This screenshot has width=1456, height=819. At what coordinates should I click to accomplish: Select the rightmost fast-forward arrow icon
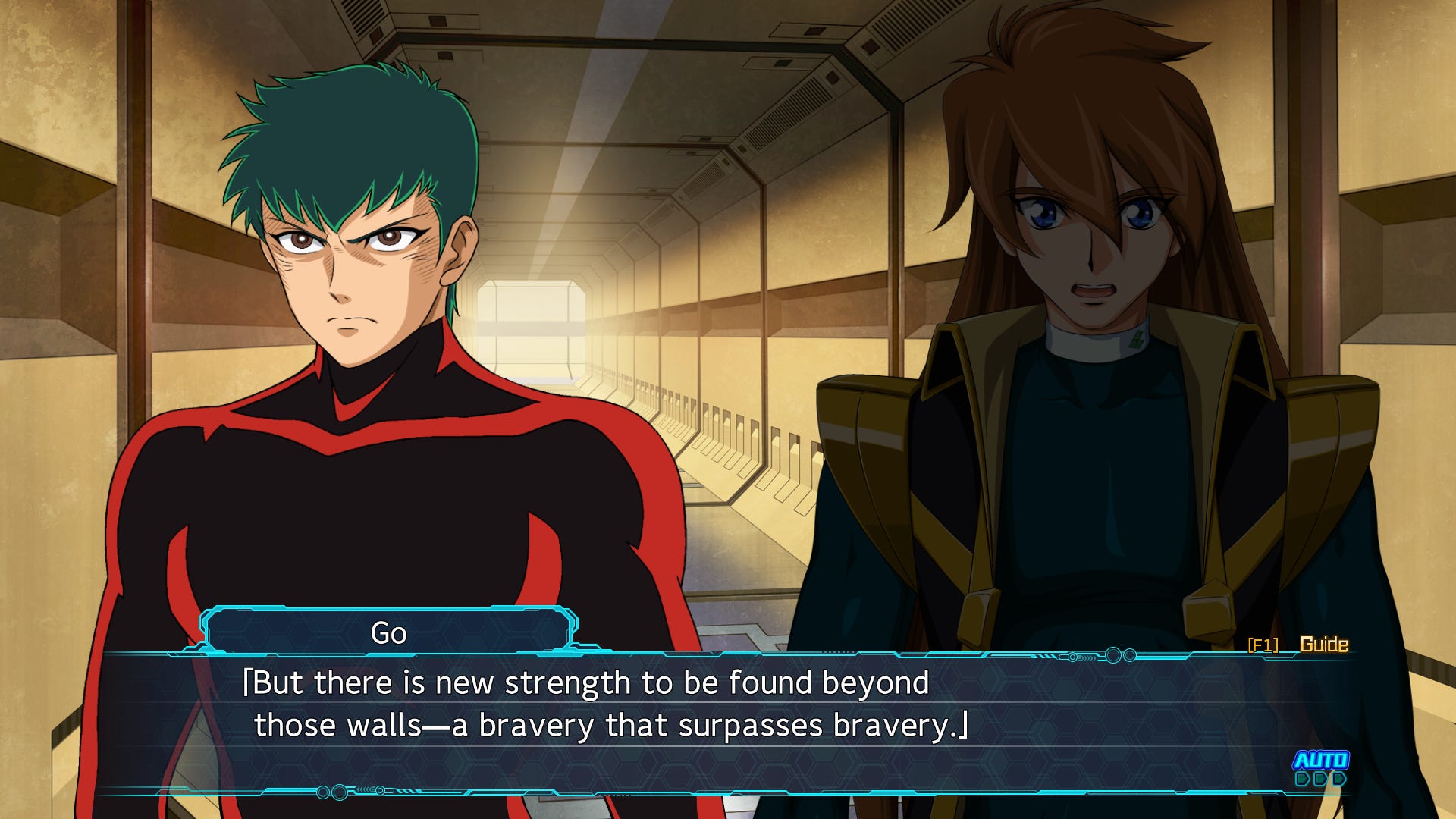click(x=1338, y=779)
